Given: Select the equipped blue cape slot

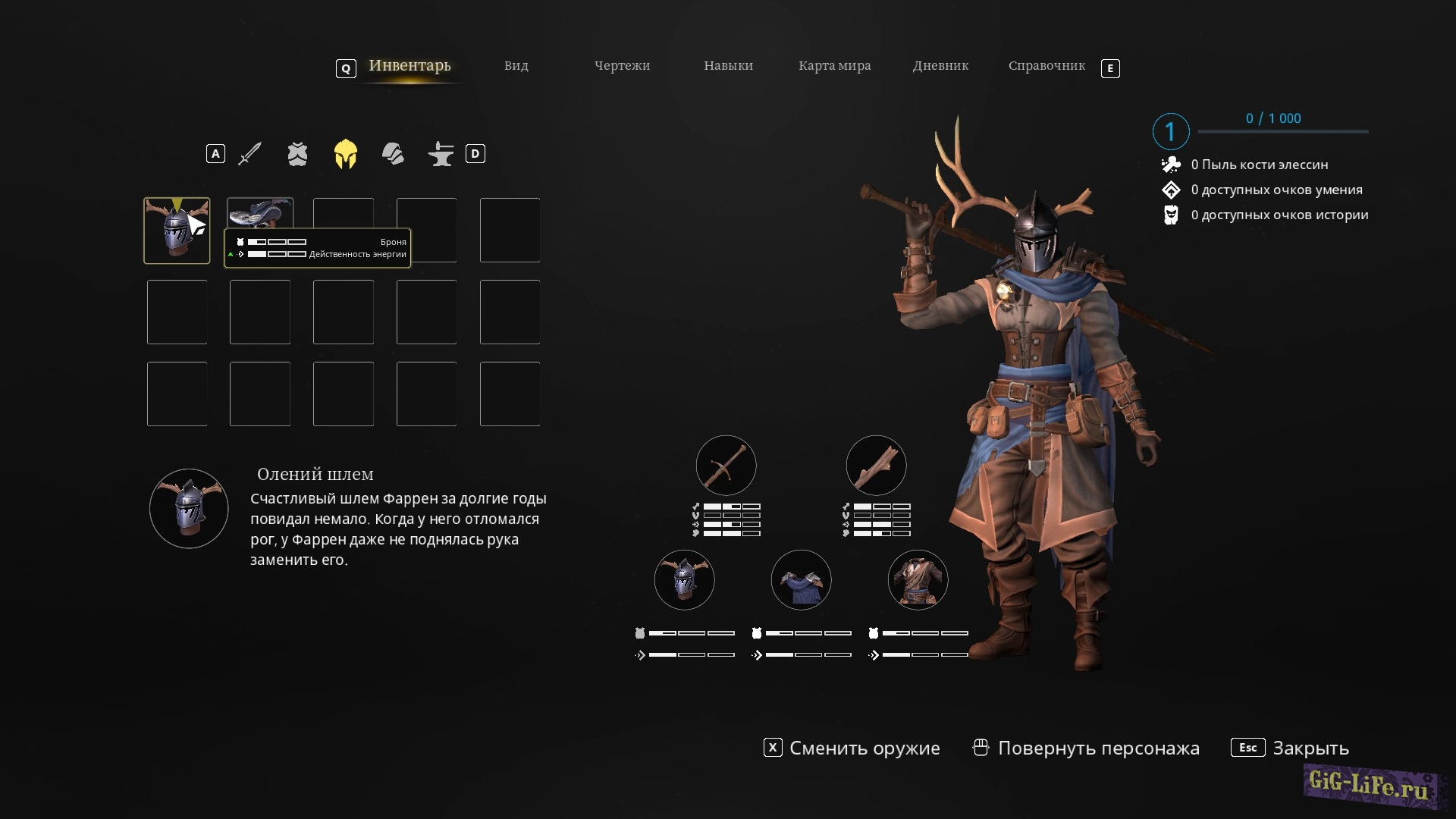Looking at the screenshot, I should (801, 580).
